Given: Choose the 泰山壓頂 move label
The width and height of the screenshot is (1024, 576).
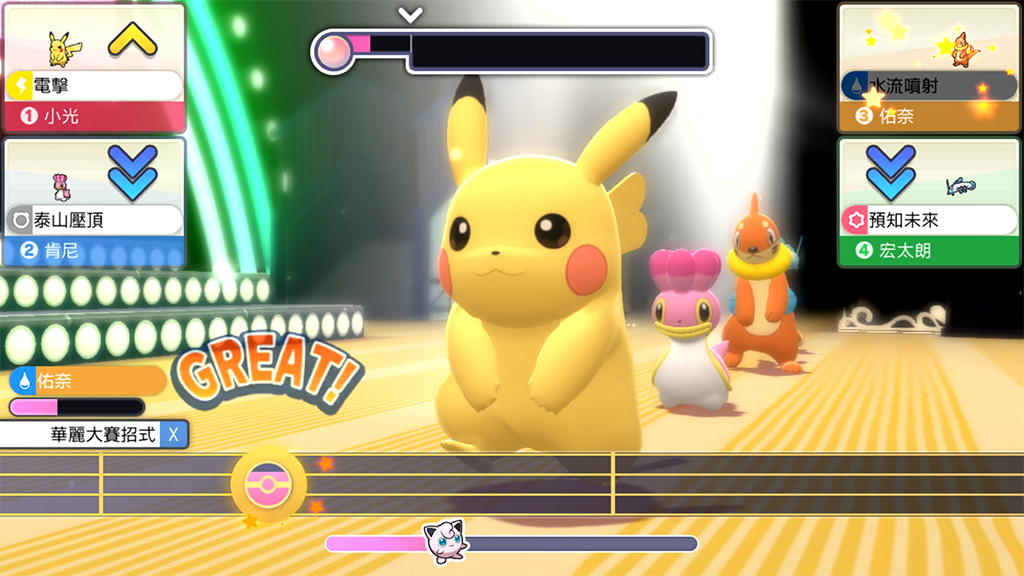Looking at the screenshot, I should click(95, 220).
